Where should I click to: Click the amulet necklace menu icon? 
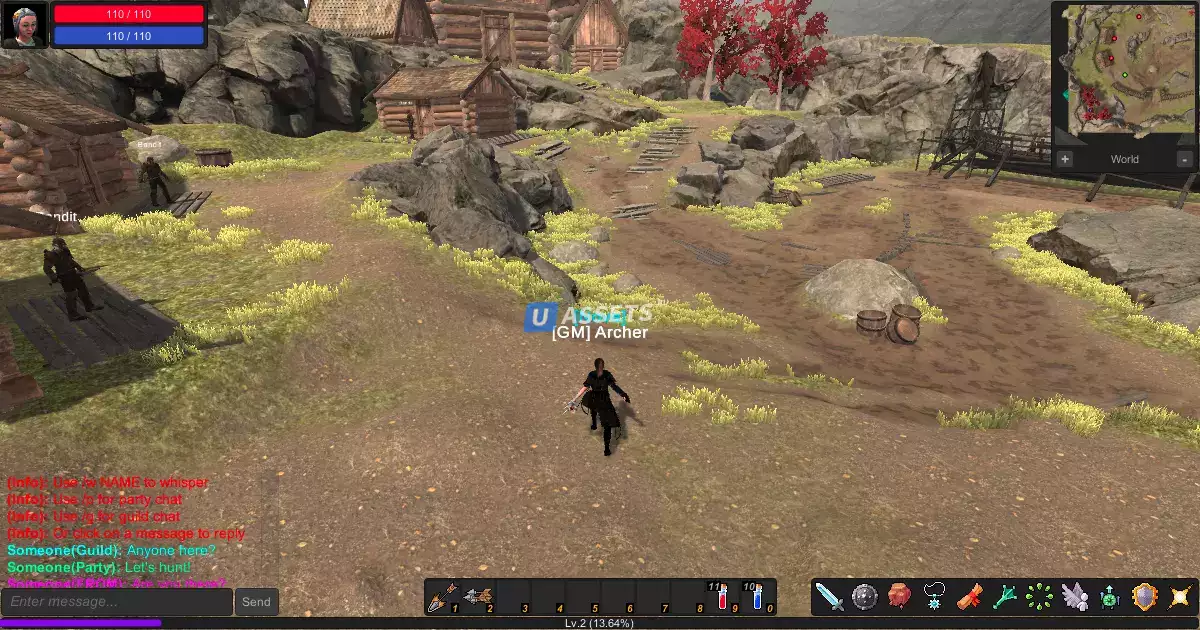(x=935, y=597)
